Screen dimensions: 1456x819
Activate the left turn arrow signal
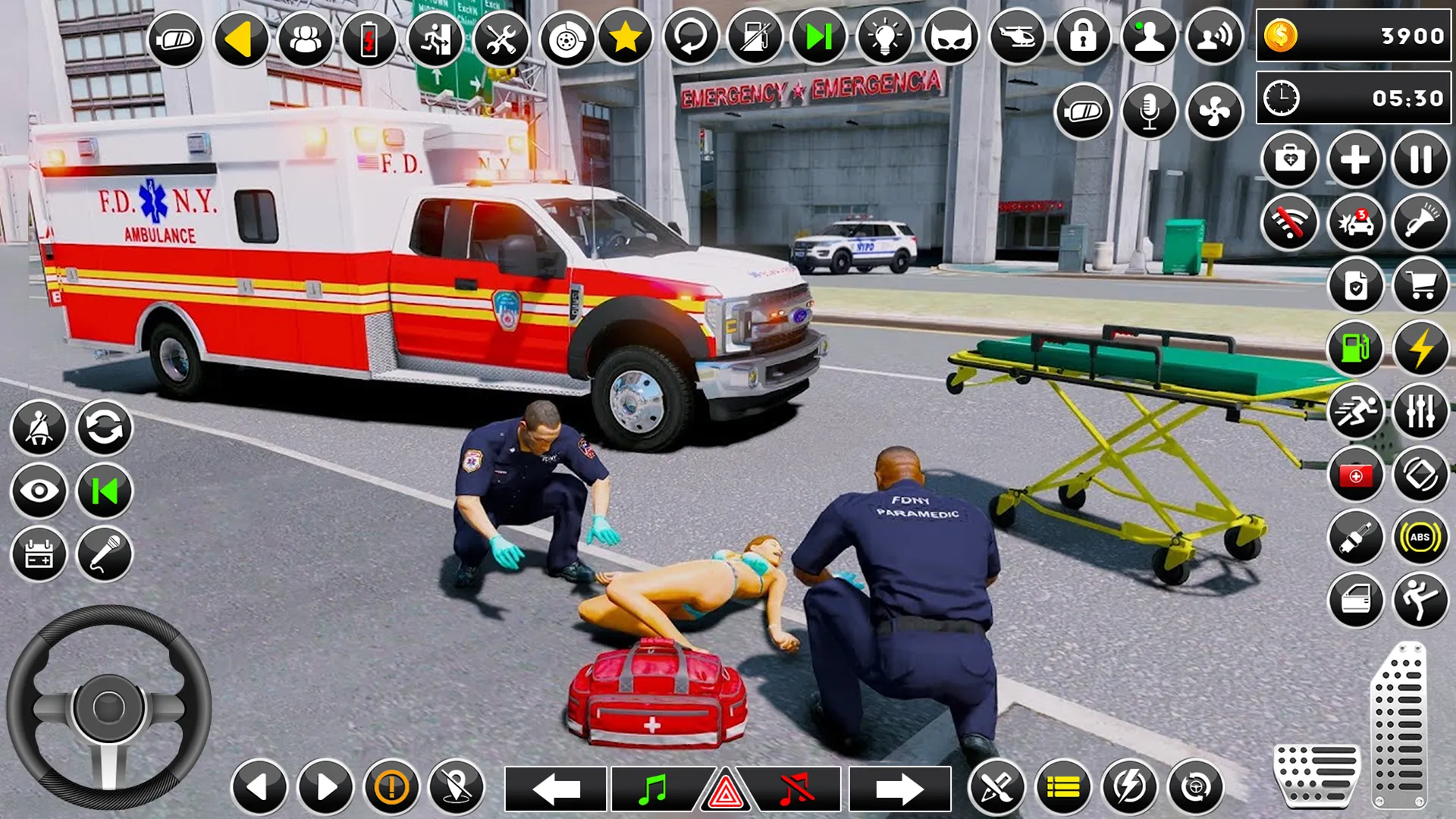(x=556, y=789)
